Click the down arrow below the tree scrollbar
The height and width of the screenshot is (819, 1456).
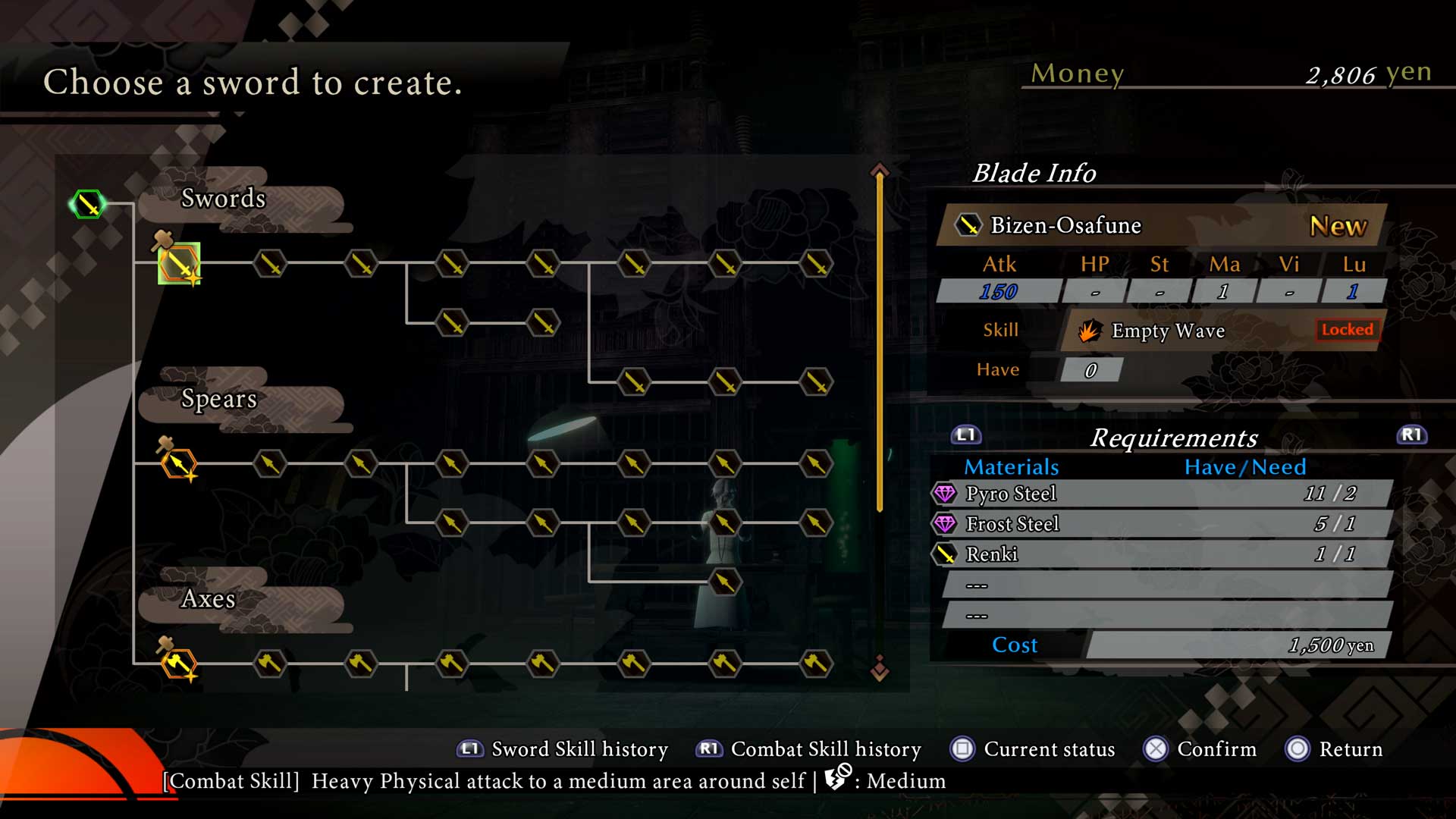880,668
